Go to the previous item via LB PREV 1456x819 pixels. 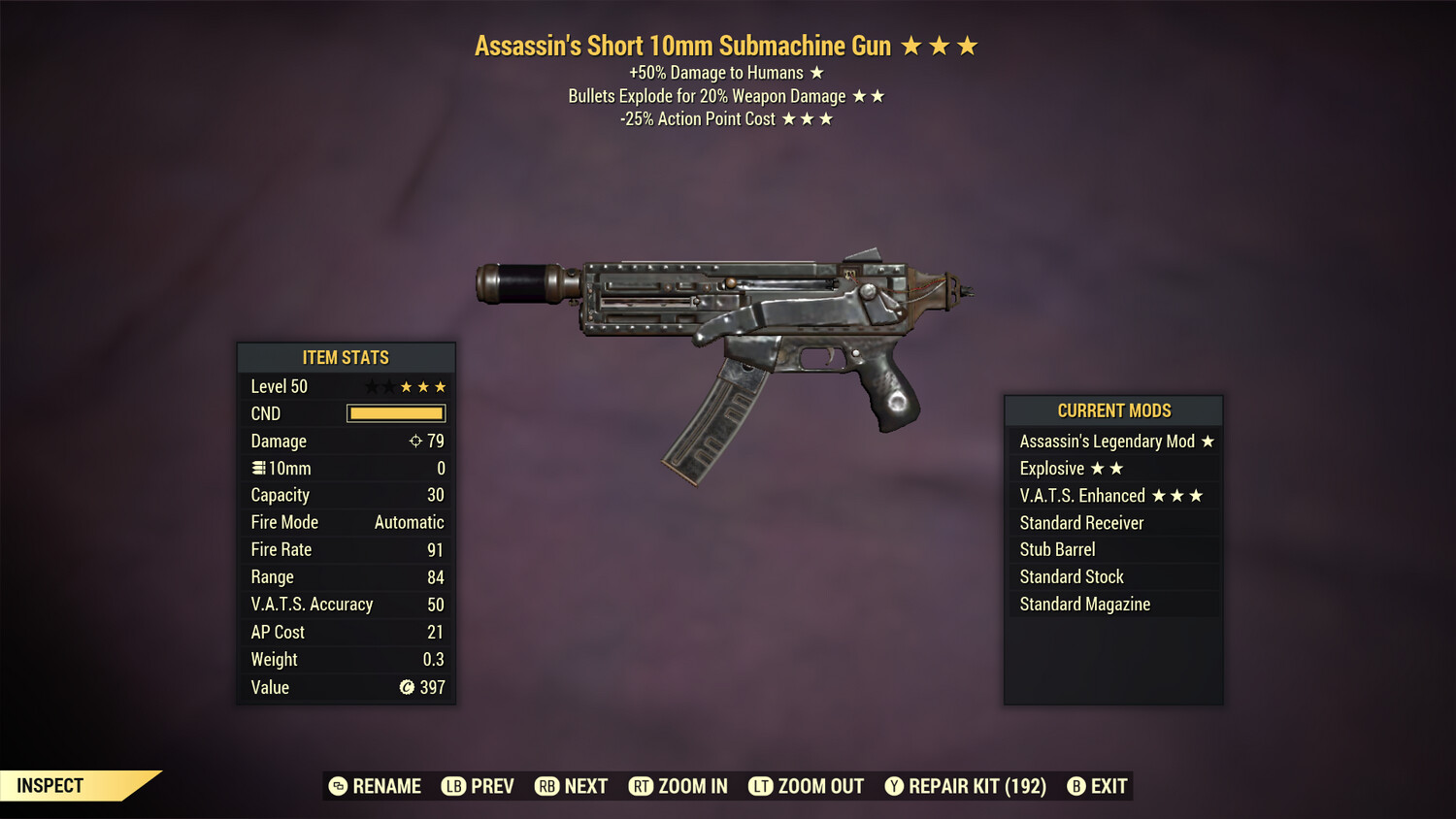click(478, 786)
